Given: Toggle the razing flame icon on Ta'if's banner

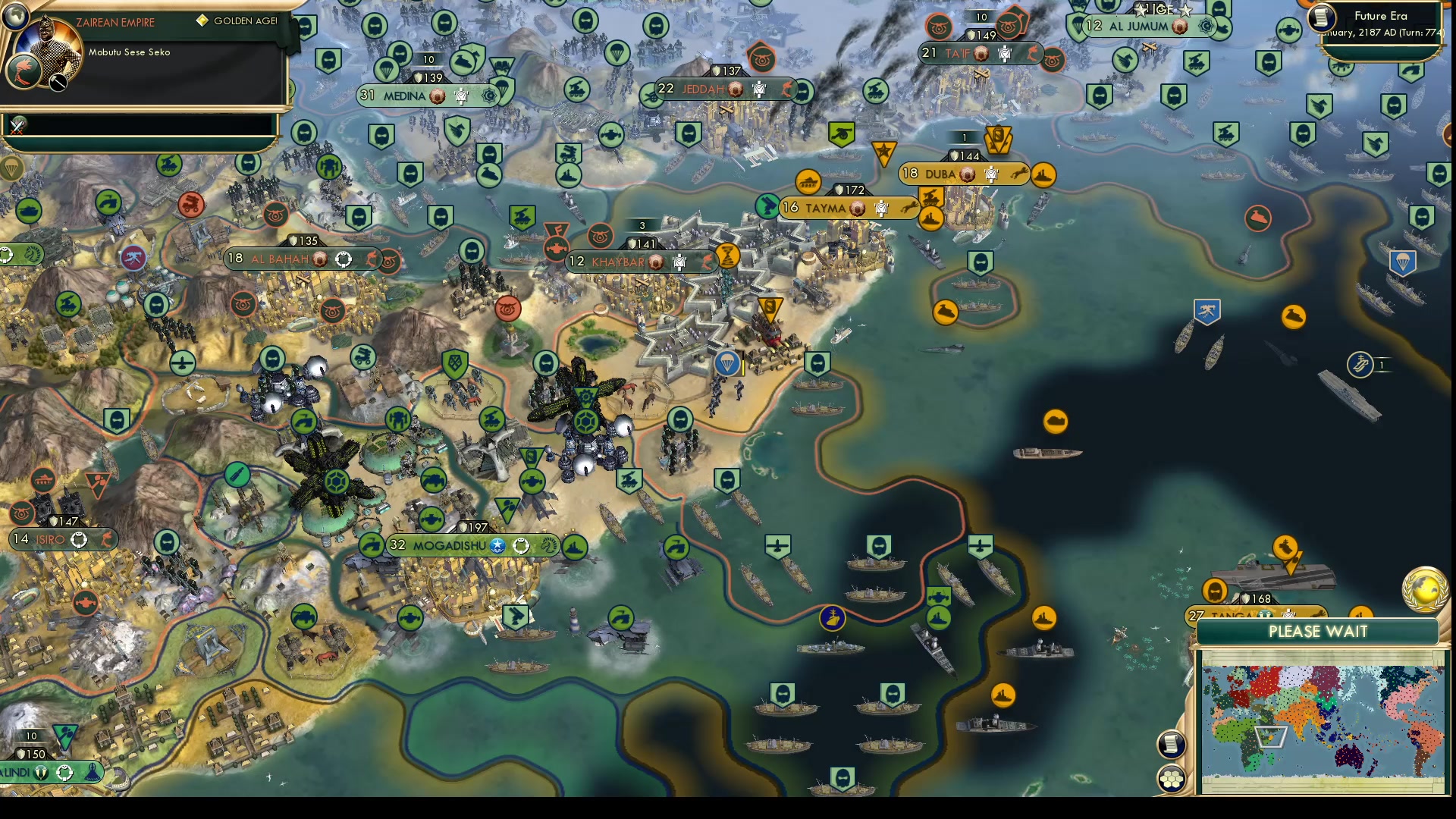Looking at the screenshot, I should click(1032, 53).
